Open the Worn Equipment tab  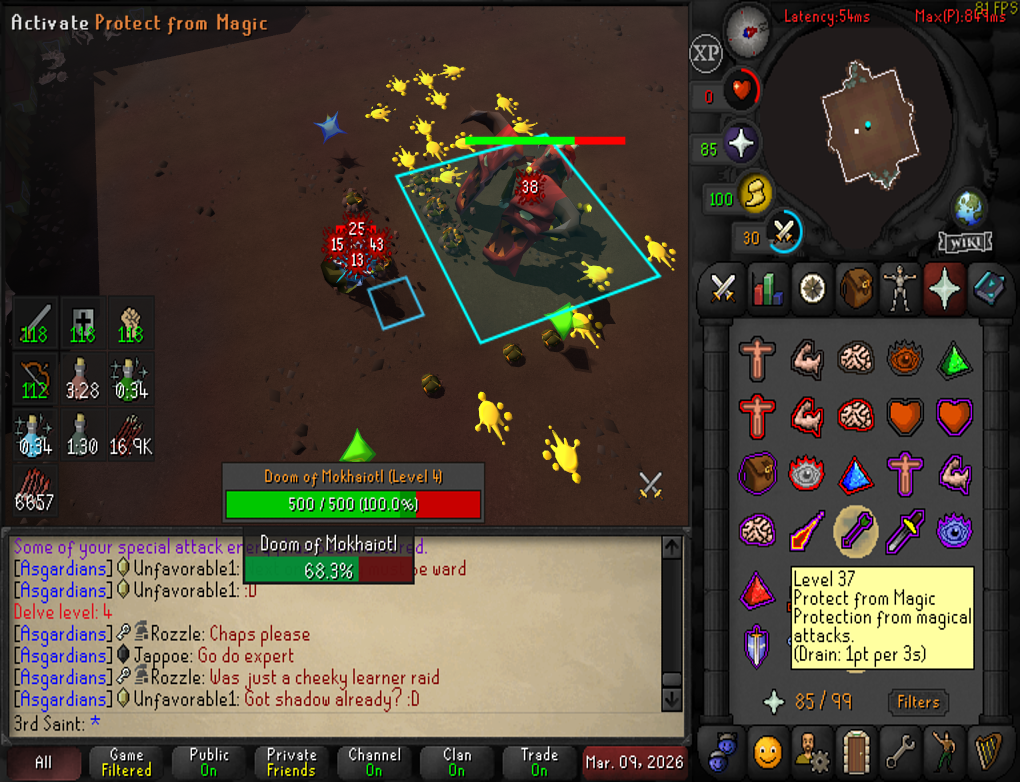pos(901,289)
